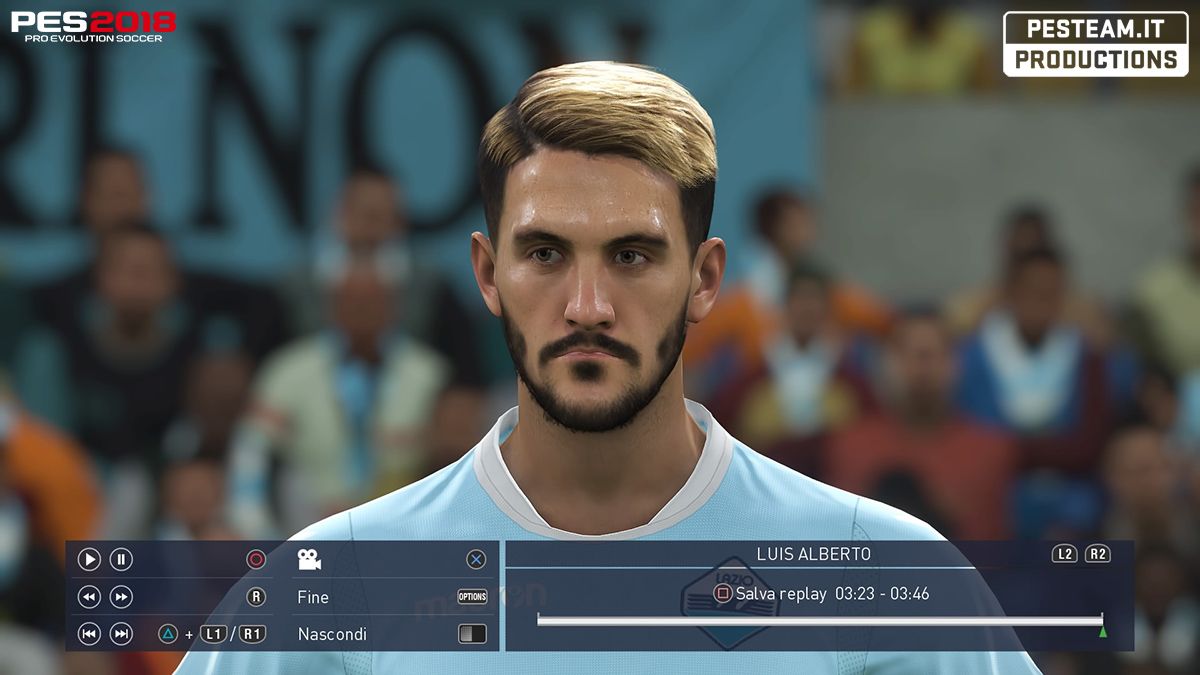Jump to the replay's start
Viewport: 1200px width, 675px height.
click(x=89, y=634)
